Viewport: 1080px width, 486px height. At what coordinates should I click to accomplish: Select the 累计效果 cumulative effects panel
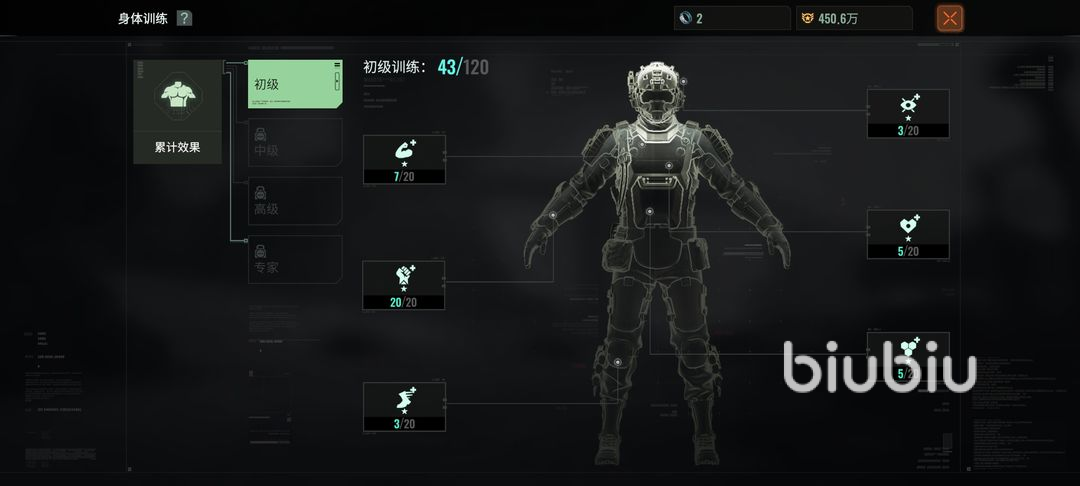click(x=177, y=111)
